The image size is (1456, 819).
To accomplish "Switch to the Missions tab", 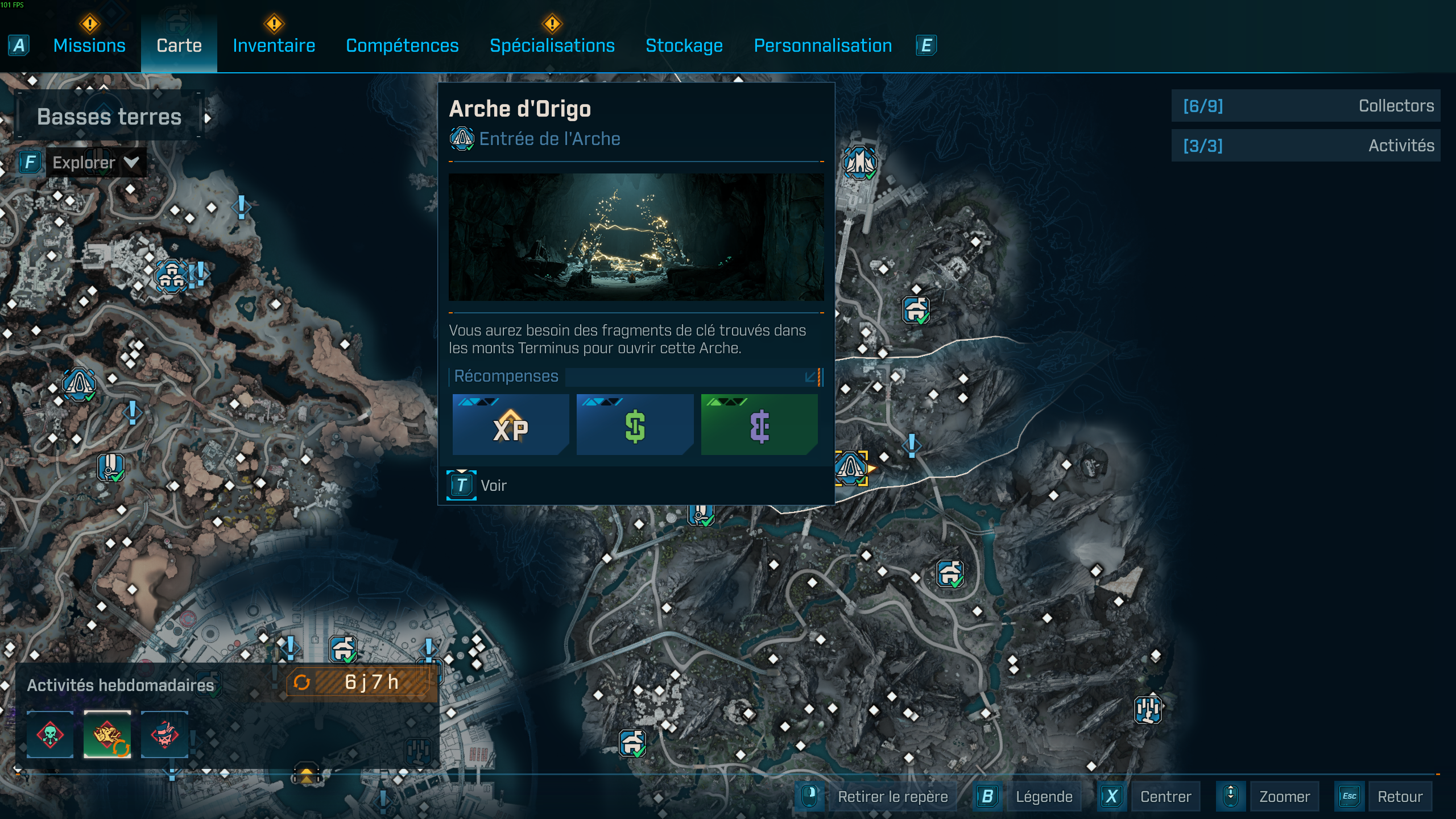I will point(89,45).
